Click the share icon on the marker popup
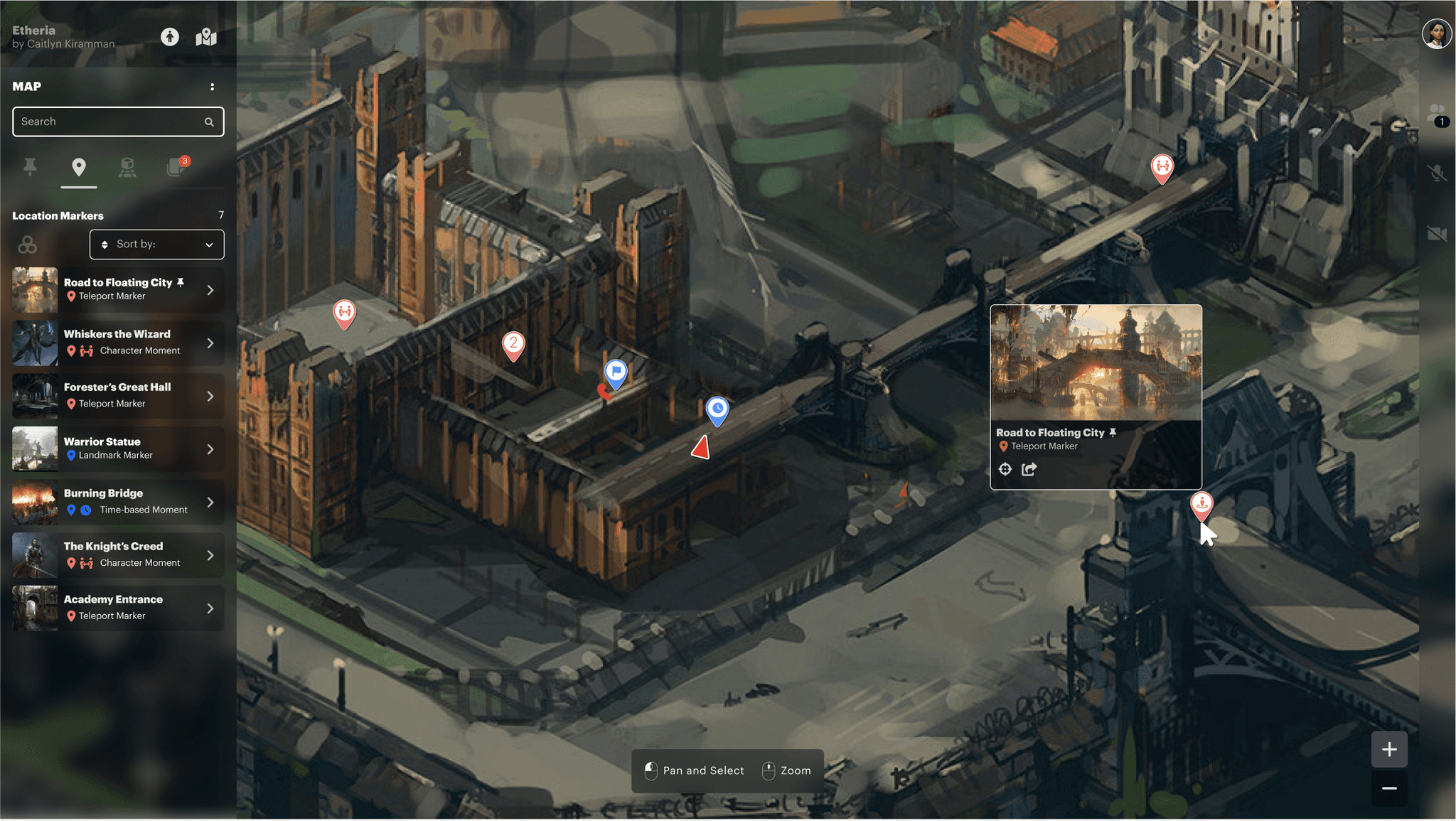Image resolution: width=1456 pixels, height=821 pixels. [x=1029, y=469]
